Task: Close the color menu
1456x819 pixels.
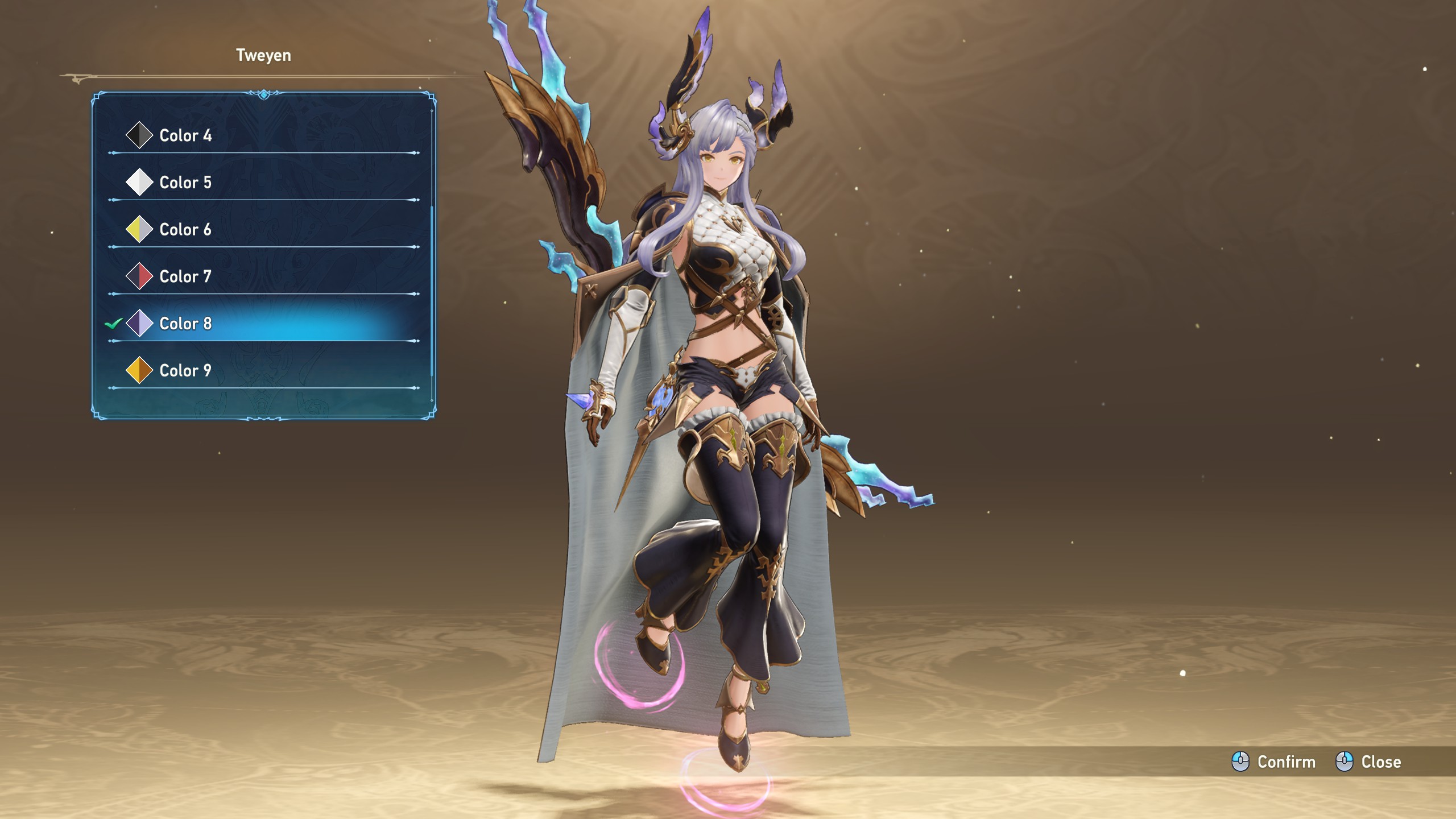Action: coord(1368,762)
